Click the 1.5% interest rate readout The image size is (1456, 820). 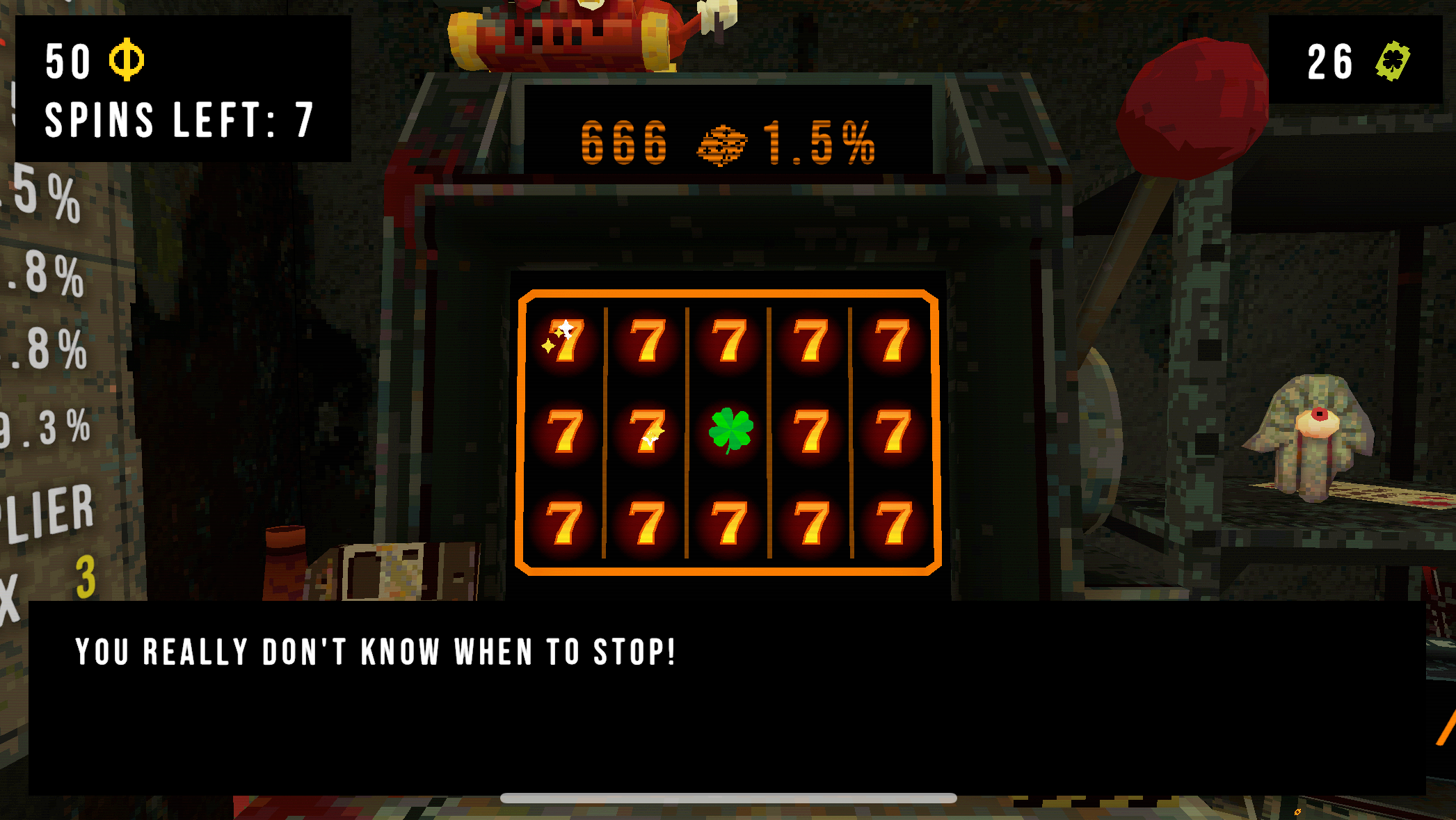[817, 141]
